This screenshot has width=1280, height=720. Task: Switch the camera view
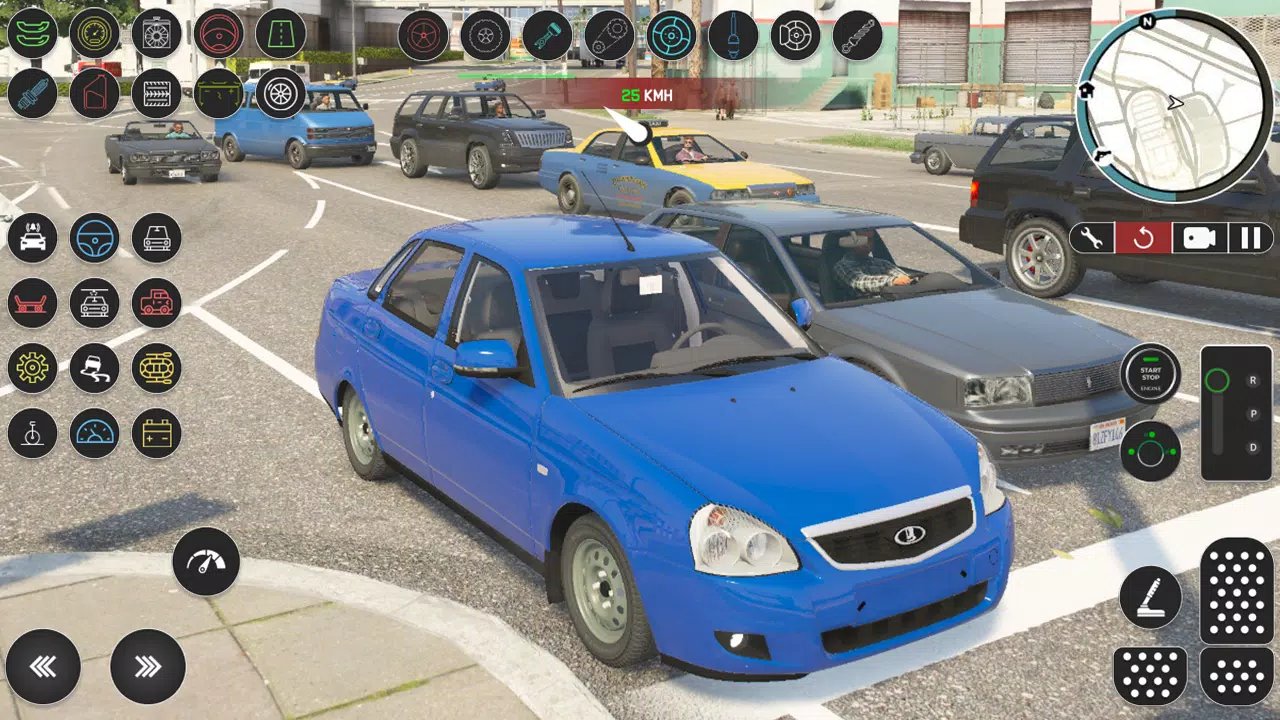(1198, 238)
